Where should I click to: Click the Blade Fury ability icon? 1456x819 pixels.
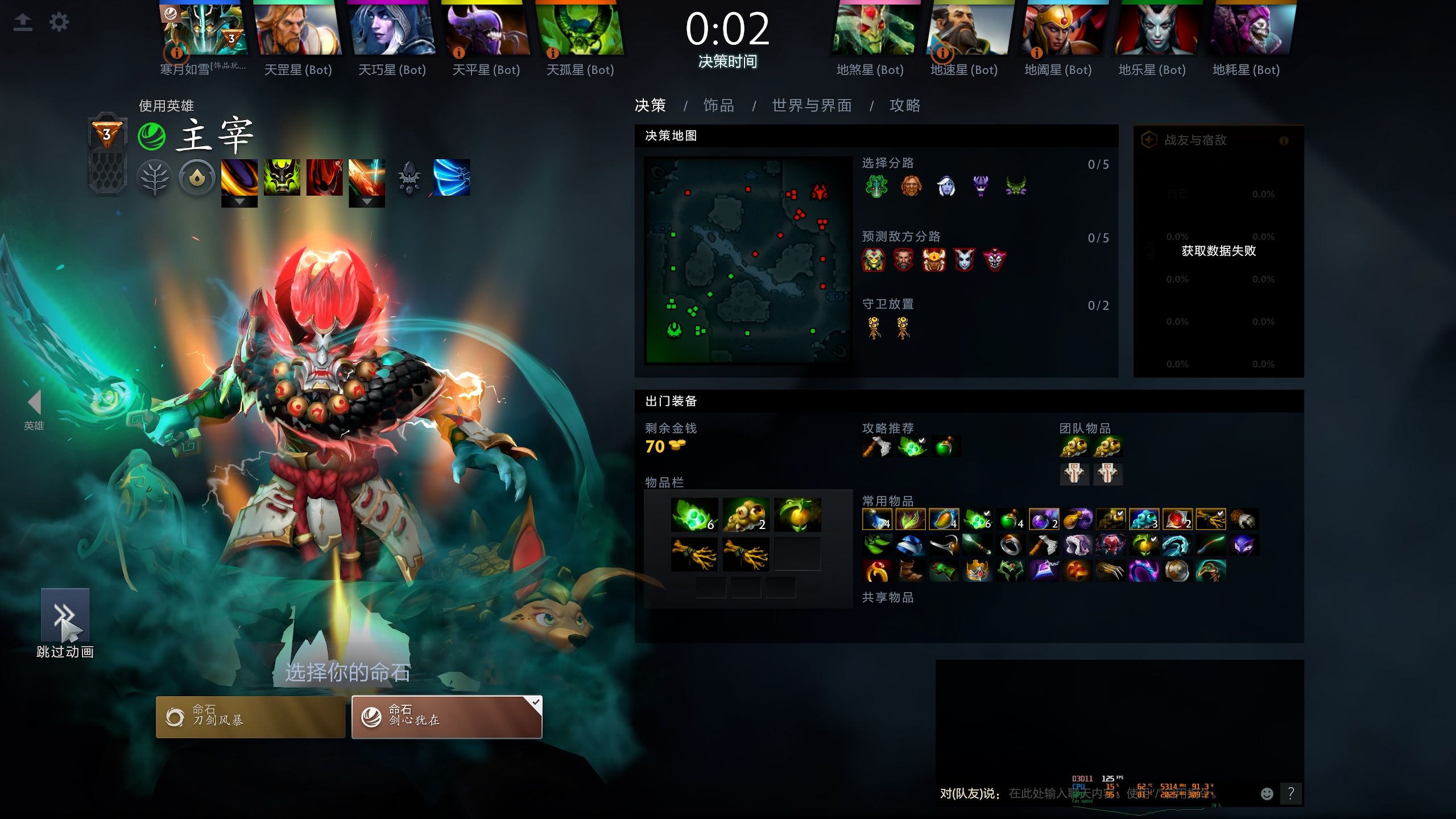(239, 177)
